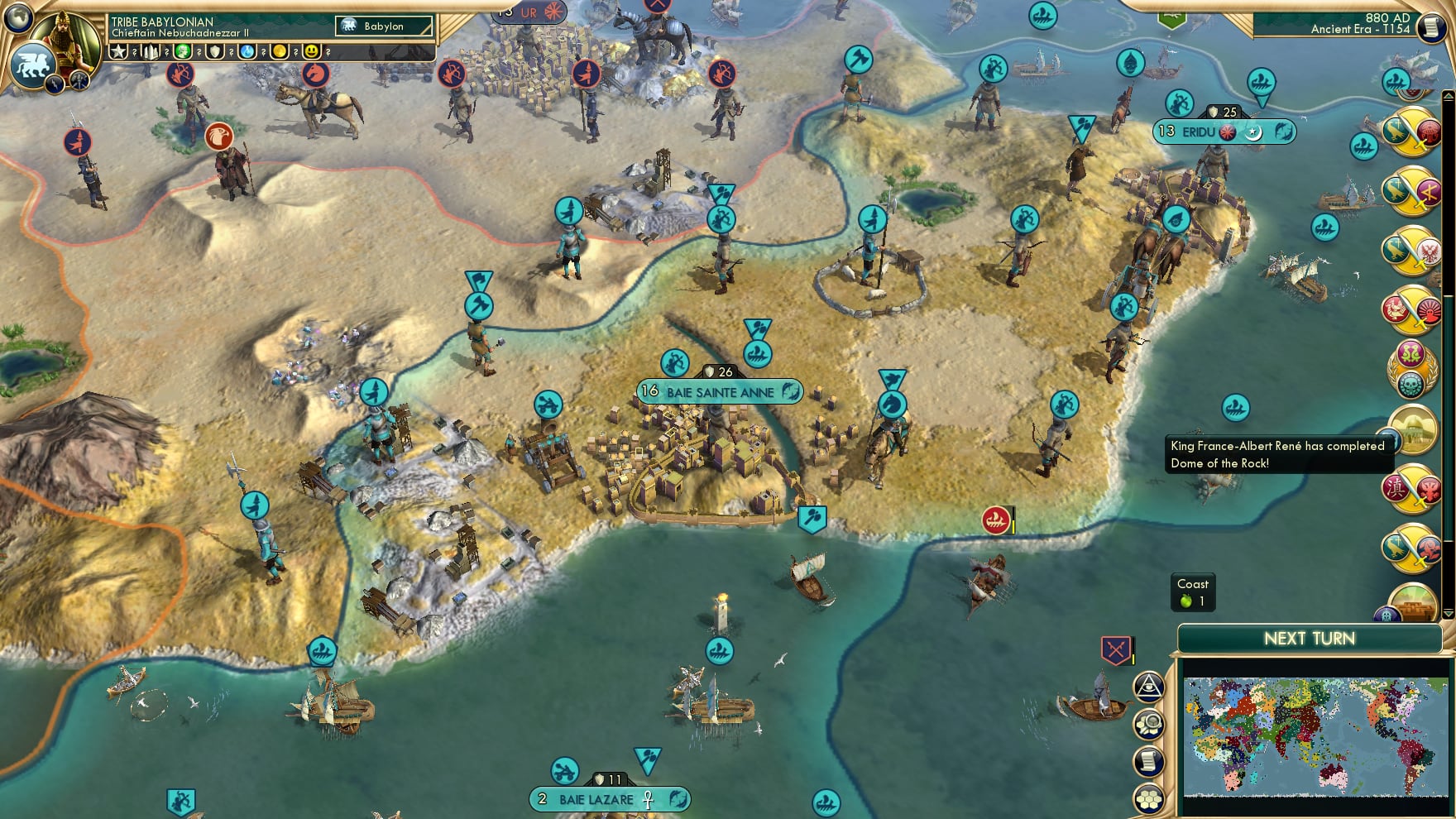Viewport: 1456px width, 819px height.
Task: Click the gold coin indicator in the stats bar
Action: coord(278,52)
